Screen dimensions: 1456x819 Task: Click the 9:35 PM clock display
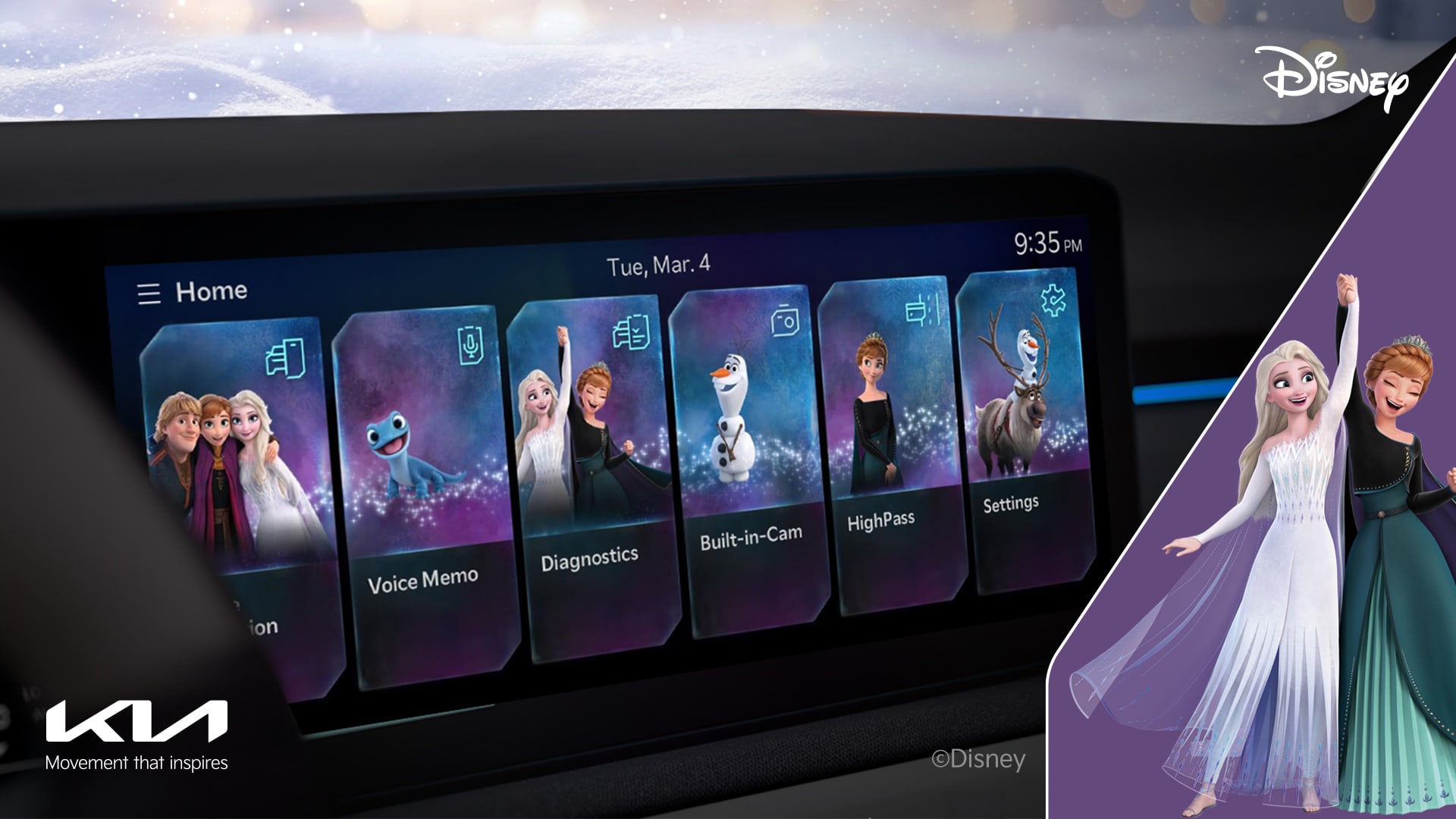(1047, 244)
